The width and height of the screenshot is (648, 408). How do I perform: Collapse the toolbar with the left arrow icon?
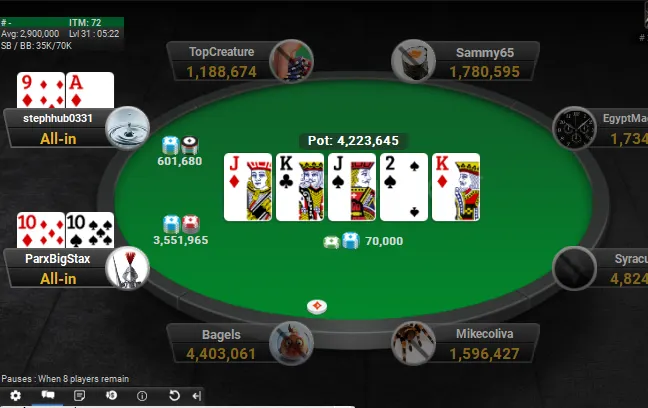point(196,396)
